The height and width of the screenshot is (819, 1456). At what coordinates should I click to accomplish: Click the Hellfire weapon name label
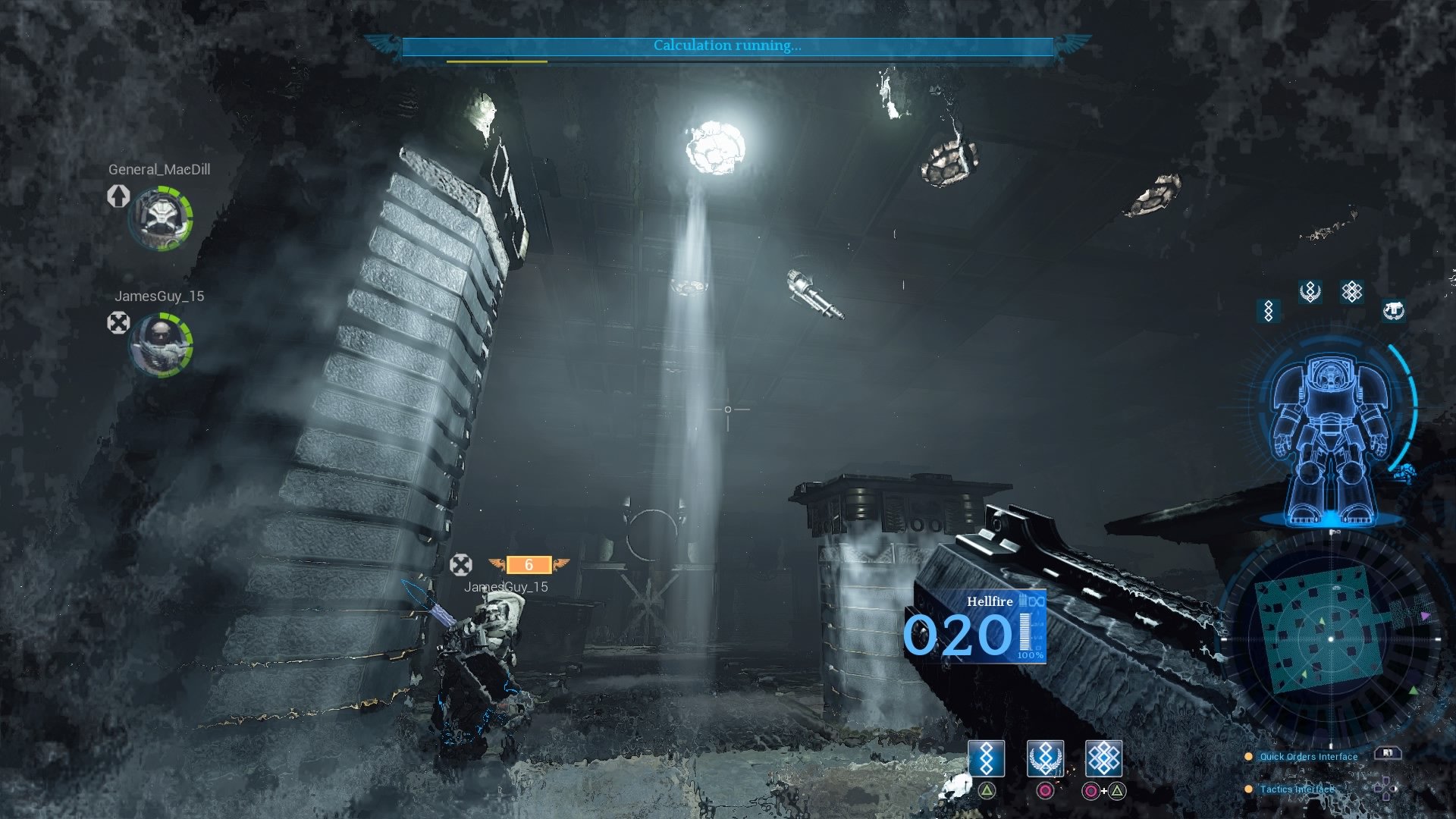coord(990,602)
